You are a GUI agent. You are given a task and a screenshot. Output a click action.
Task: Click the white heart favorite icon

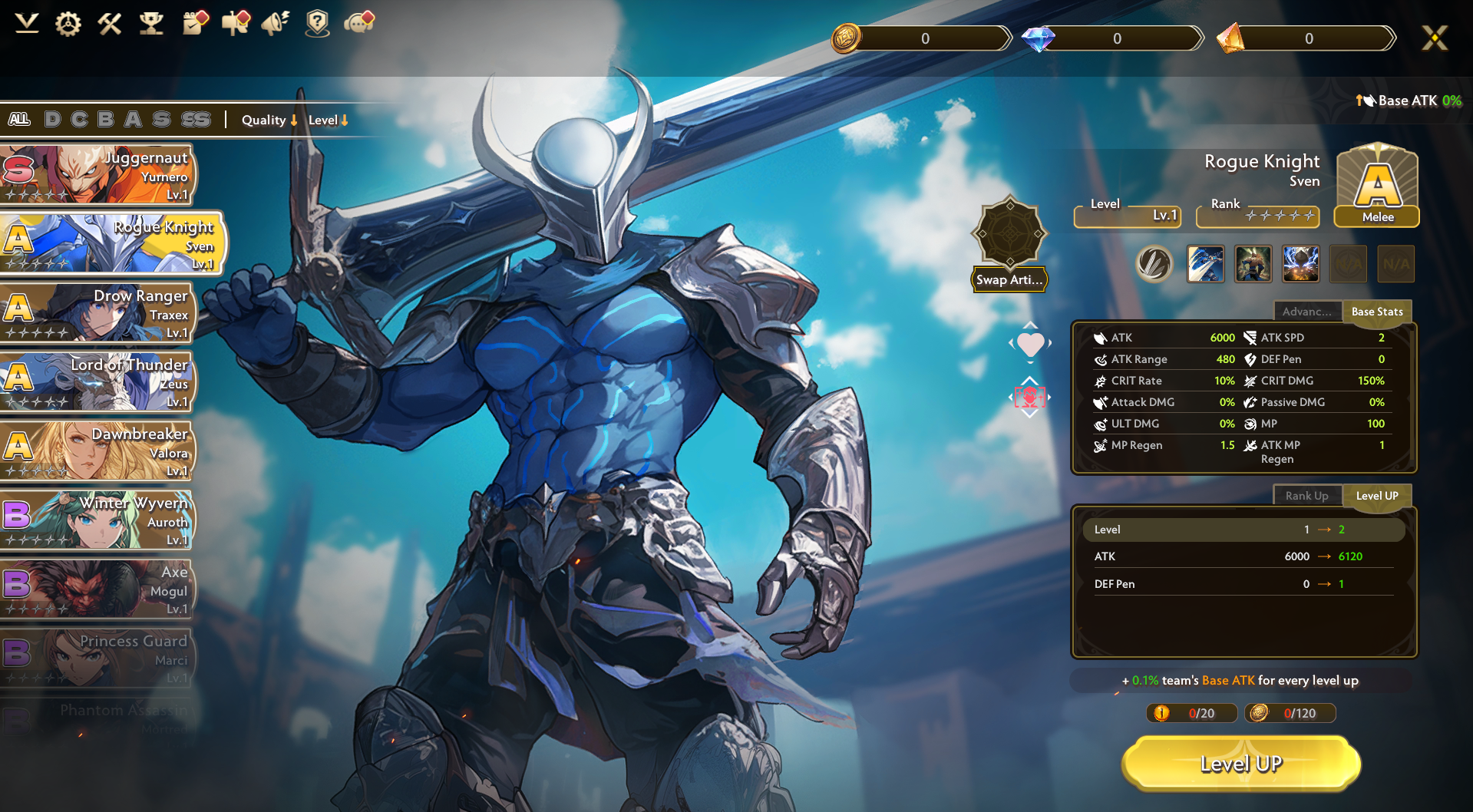1030,344
